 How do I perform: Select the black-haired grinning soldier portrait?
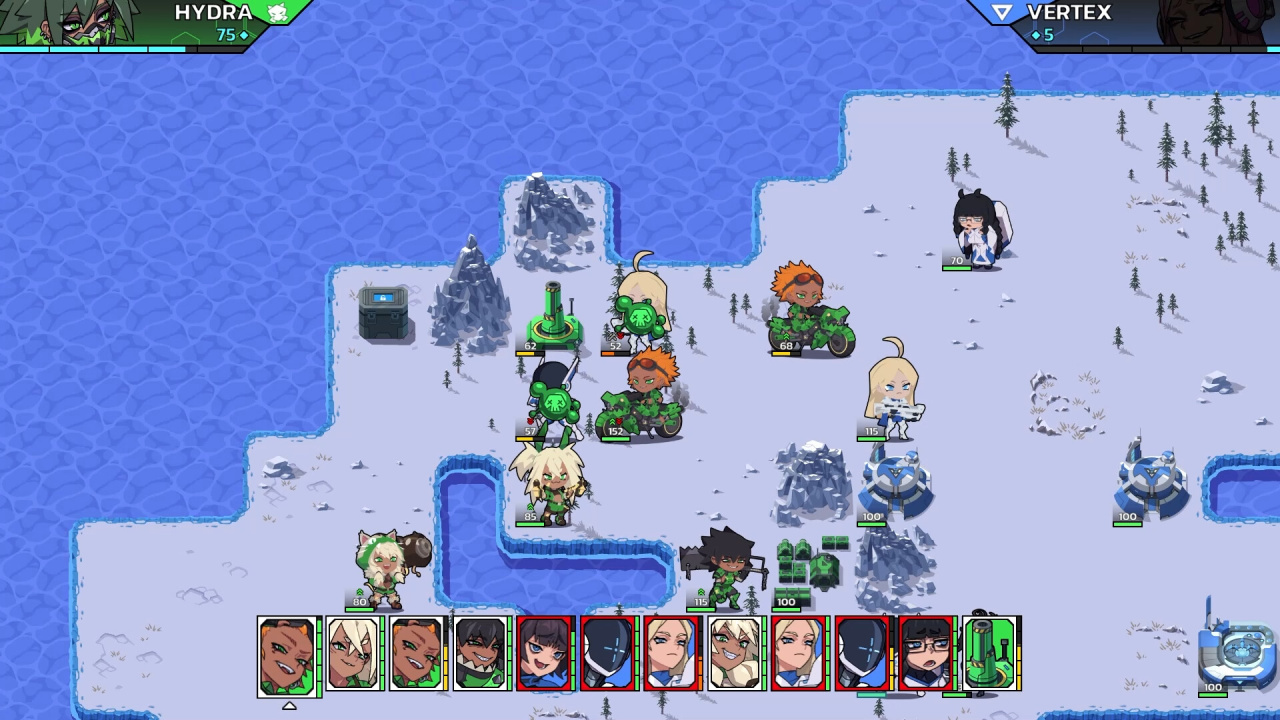(x=482, y=653)
